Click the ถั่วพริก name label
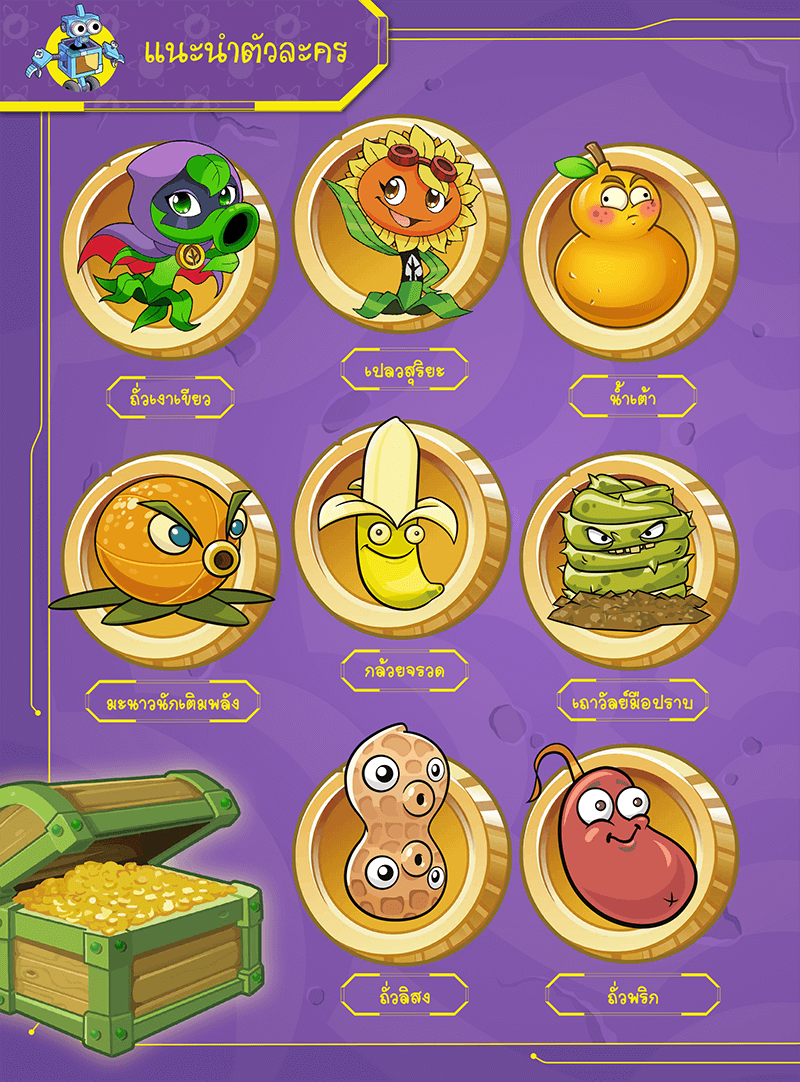Image resolution: width=800 pixels, height=1082 pixels. pos(632,994)
